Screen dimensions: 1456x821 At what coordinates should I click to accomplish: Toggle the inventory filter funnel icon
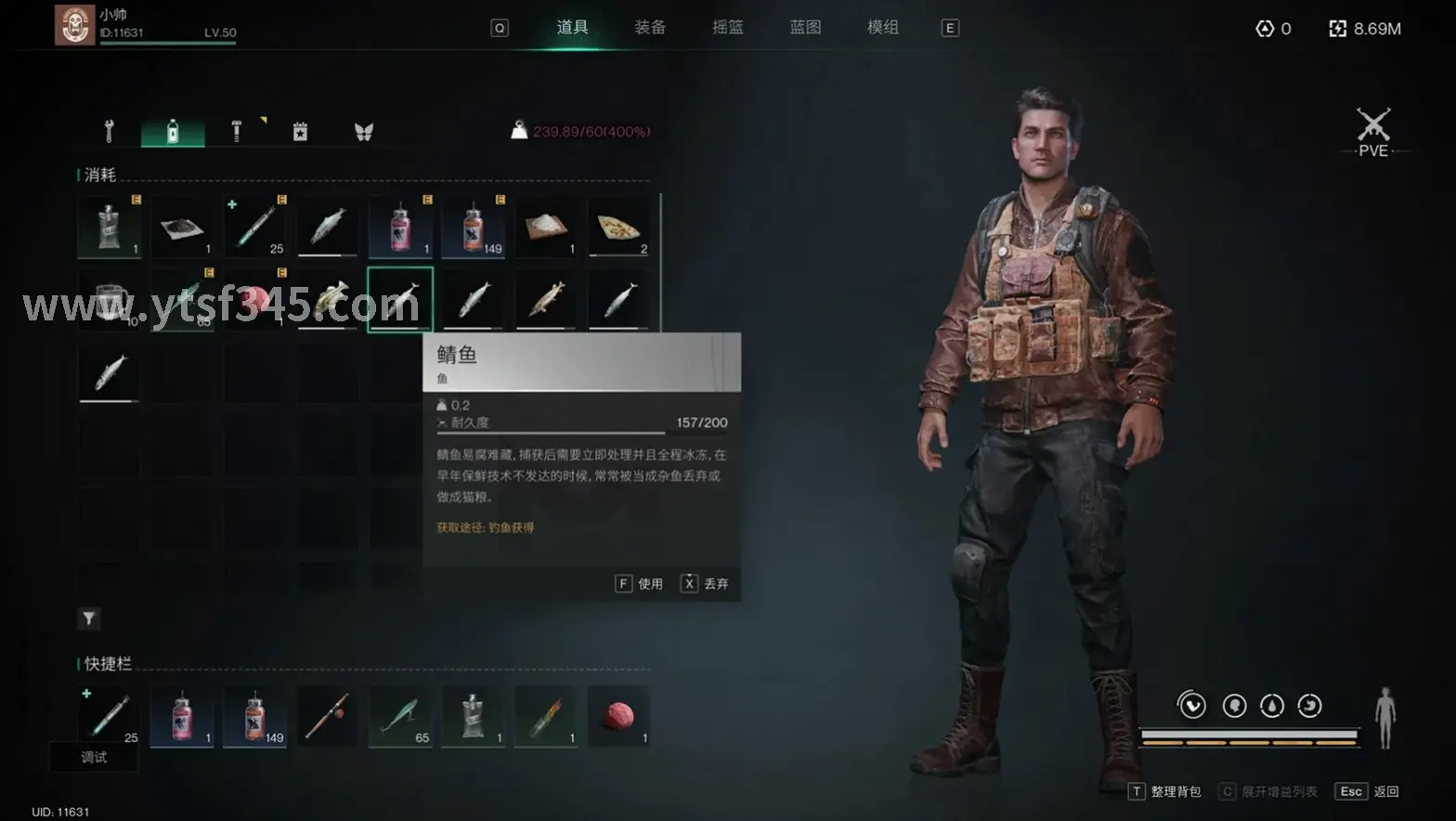click(88, 618)
